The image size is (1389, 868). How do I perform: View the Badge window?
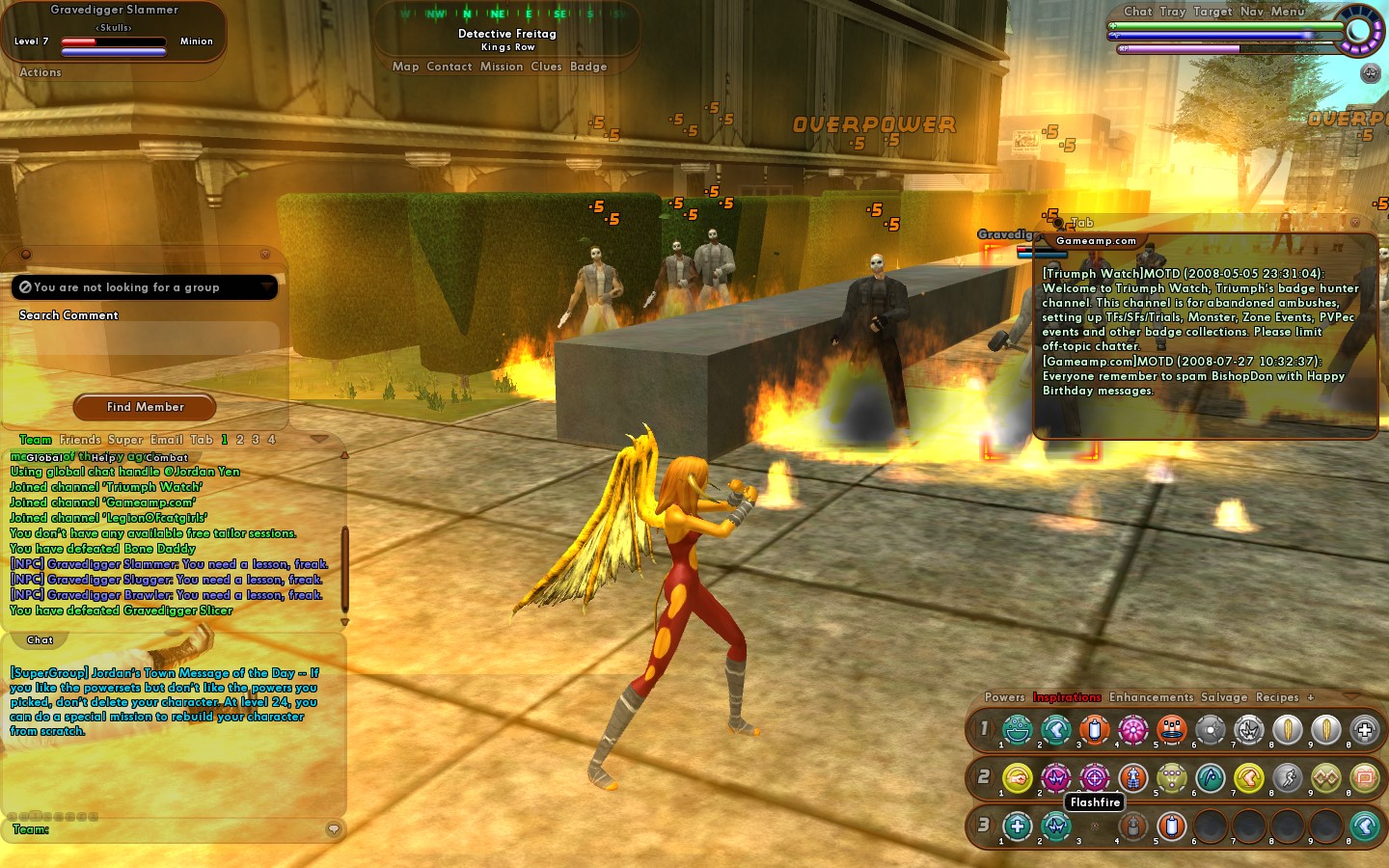pos(588,67)
